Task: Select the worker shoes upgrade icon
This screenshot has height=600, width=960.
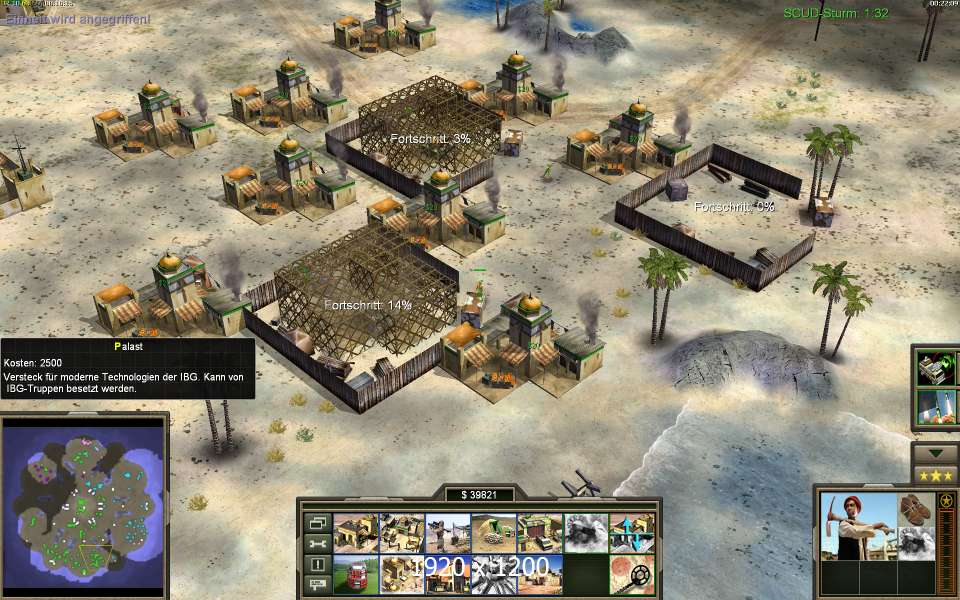Action: pyautogui.click(x=910, y=508)
